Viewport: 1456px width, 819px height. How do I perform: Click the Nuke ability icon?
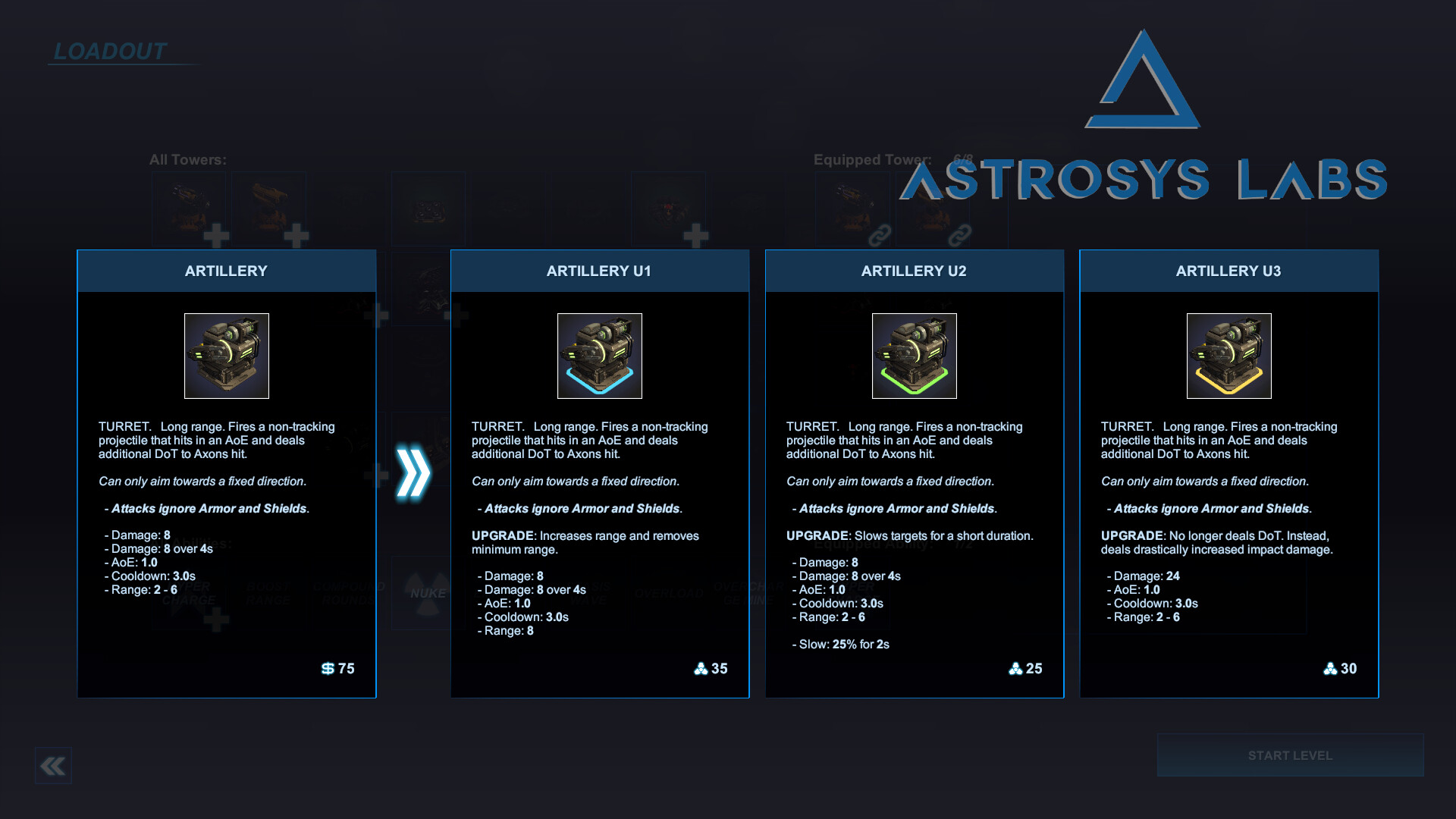click(428, 593)
